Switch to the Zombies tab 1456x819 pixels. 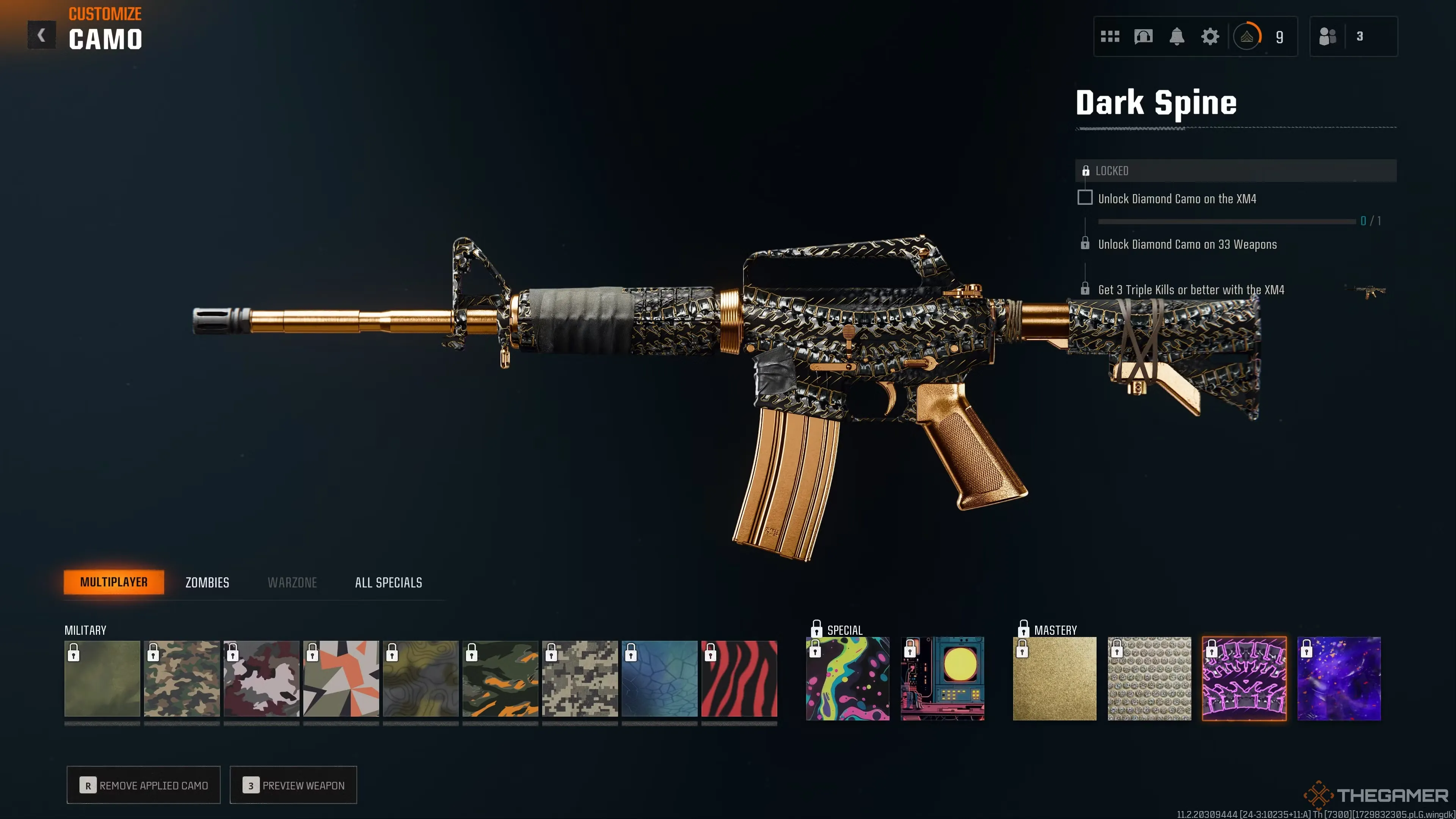point(207,582)
